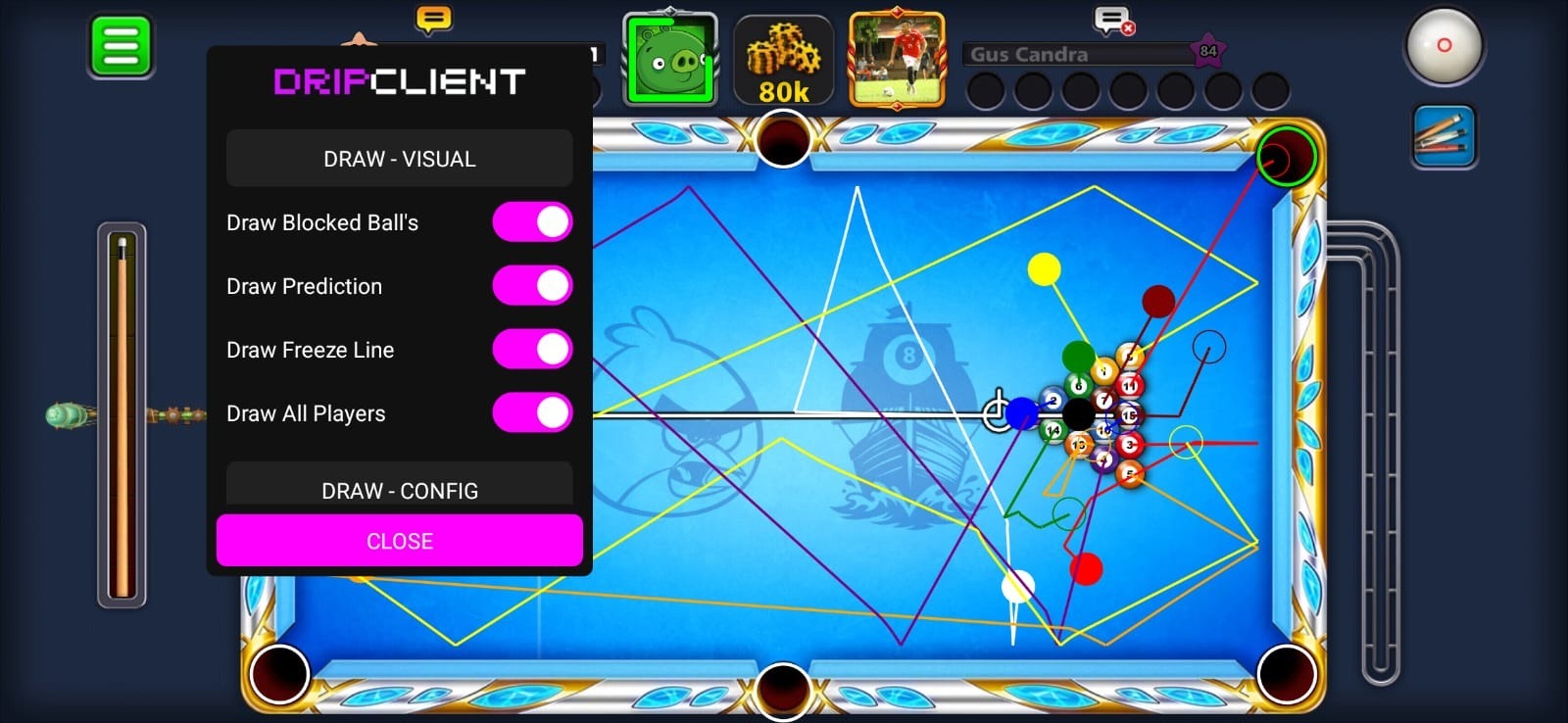Toggle Draw Prediction off
The width and height of the screenshot is (1568, 723).
532,285
